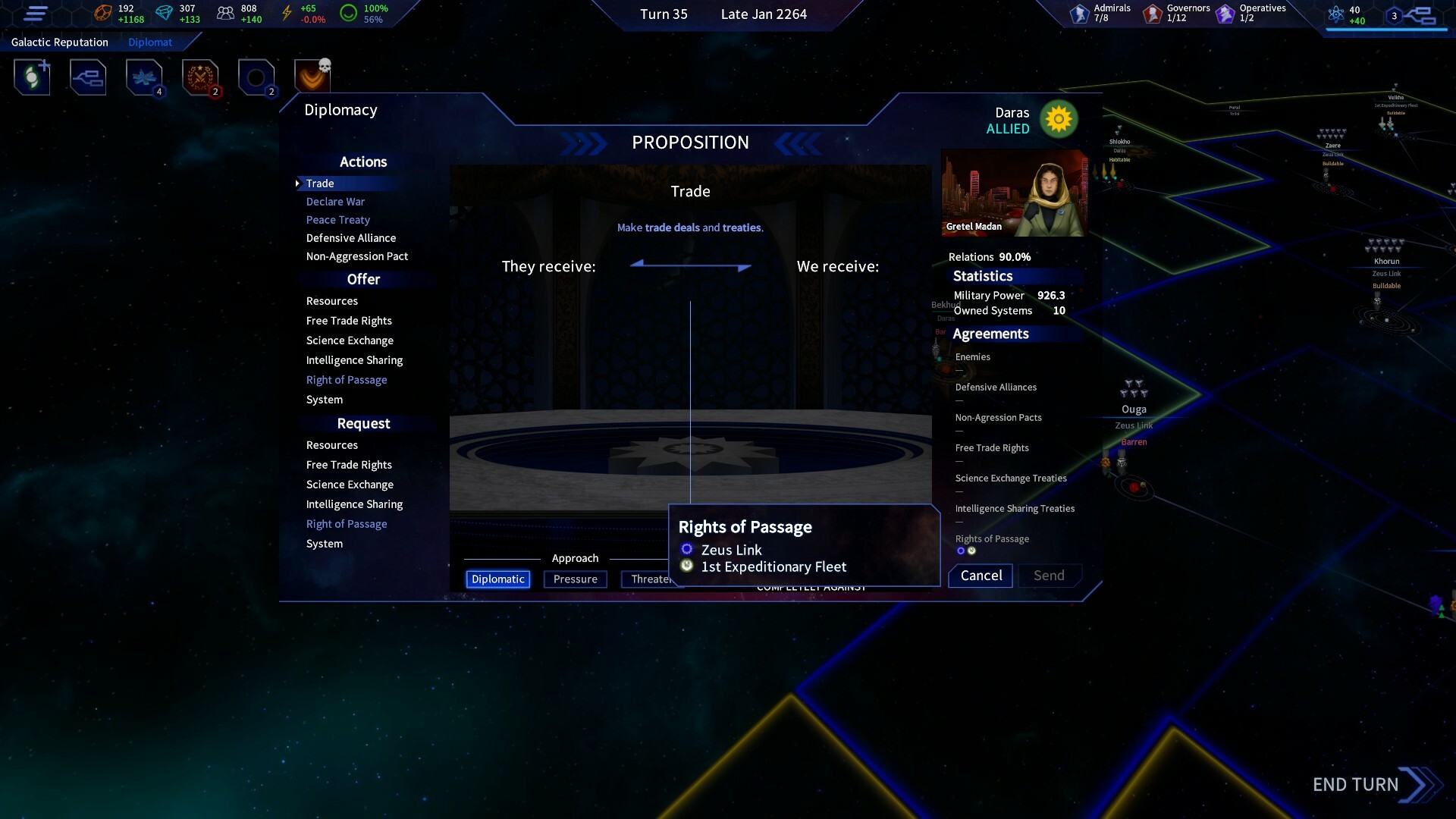Open the main menu hamburger icon
Image resolution: width=1456 pixels, height=819 pixels.
point(36,14)
